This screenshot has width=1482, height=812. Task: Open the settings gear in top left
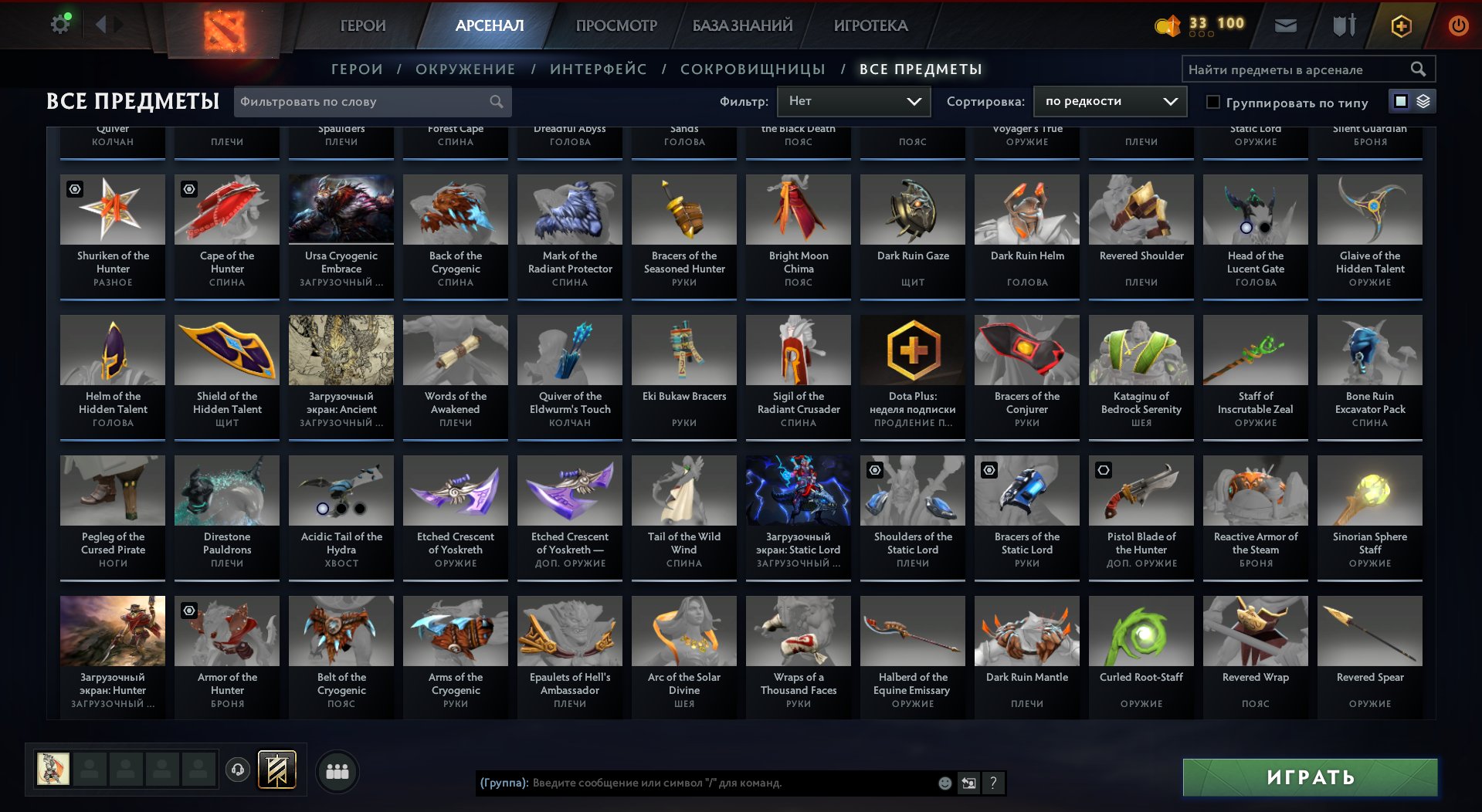tap(59, 23)
